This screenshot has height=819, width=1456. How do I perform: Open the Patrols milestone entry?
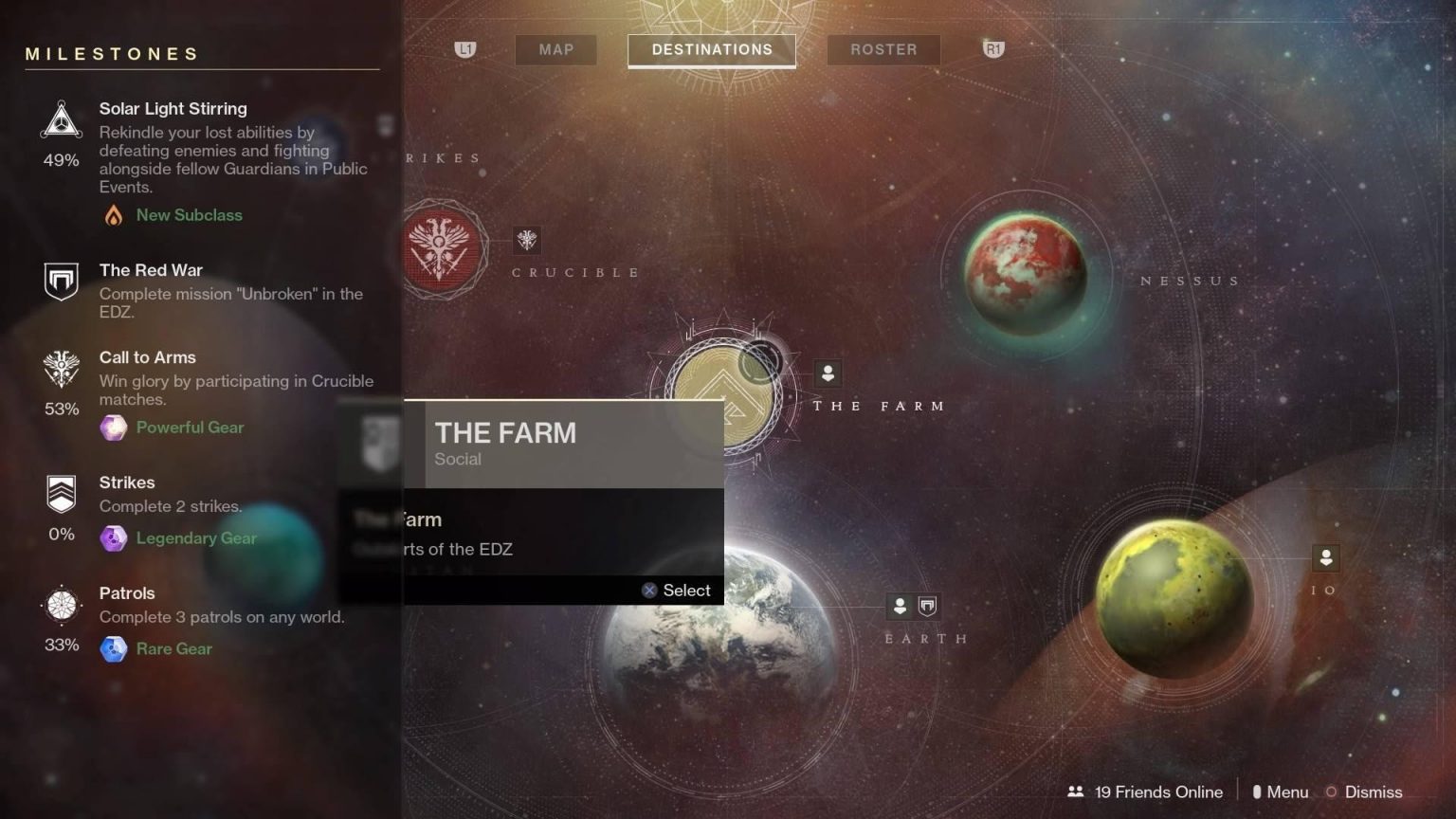click(127, 593)
